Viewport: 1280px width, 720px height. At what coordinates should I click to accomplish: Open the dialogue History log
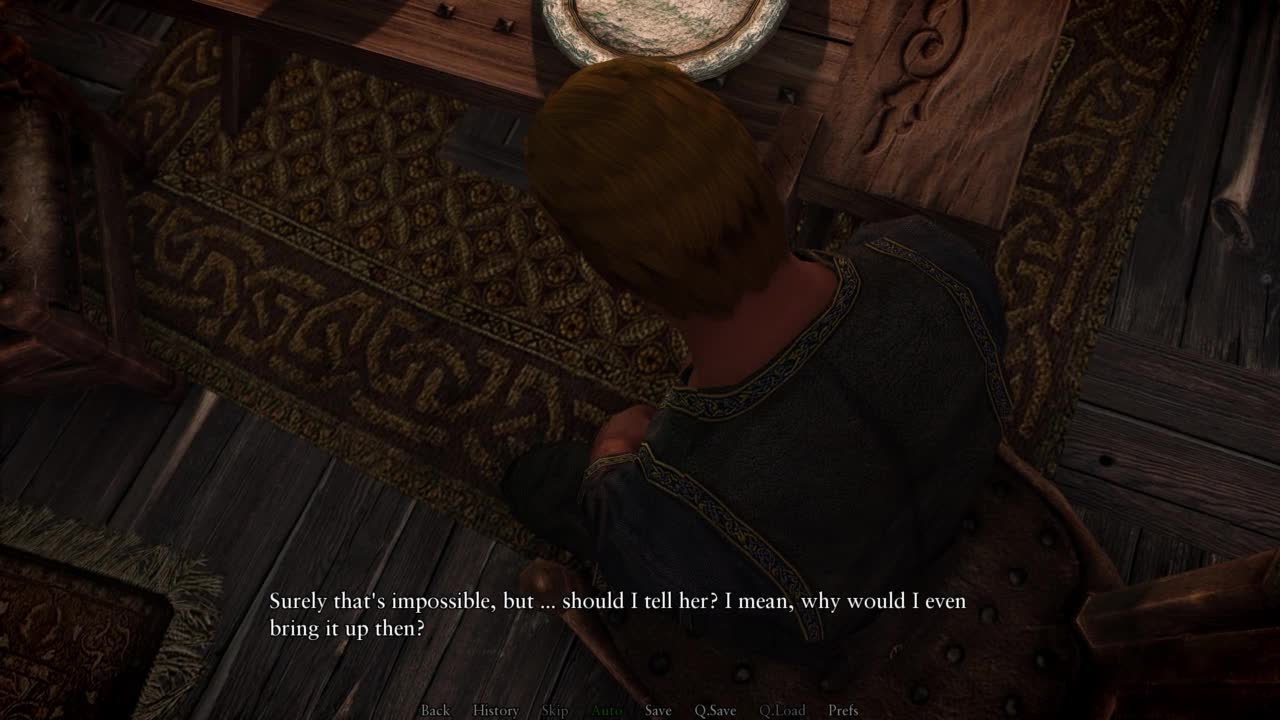(495, 710)
